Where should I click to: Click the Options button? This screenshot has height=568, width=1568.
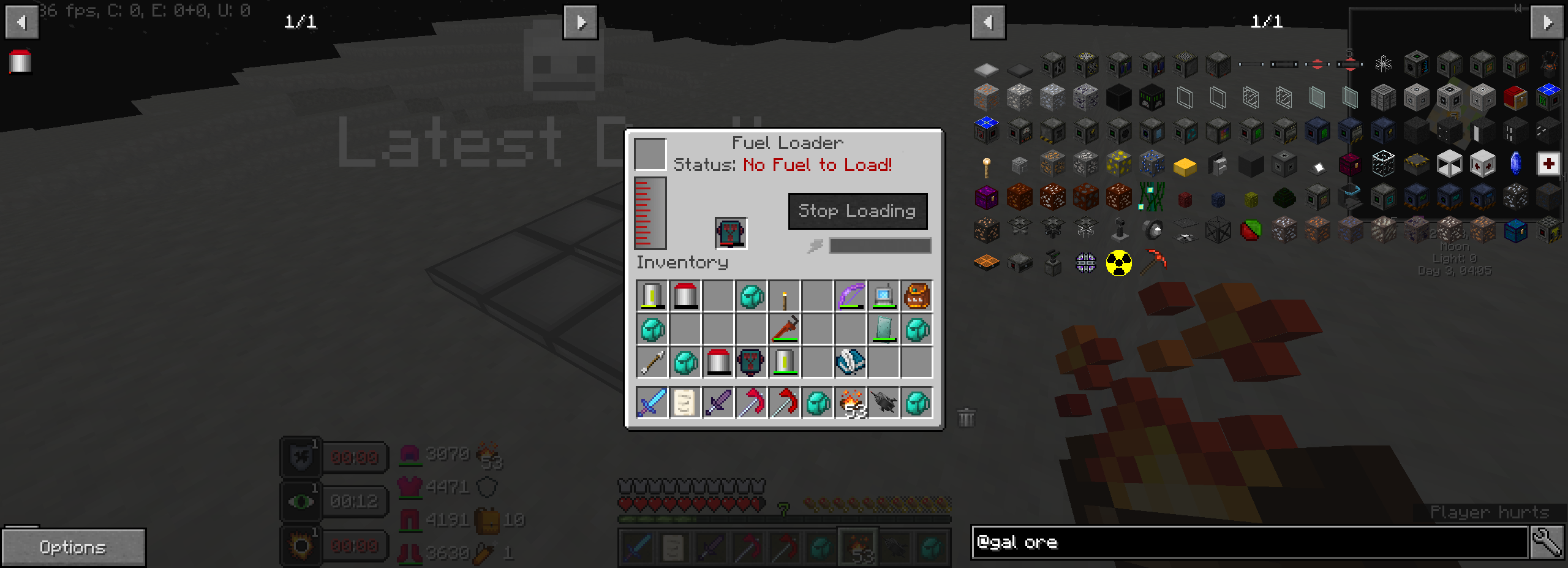pos(74,547)
